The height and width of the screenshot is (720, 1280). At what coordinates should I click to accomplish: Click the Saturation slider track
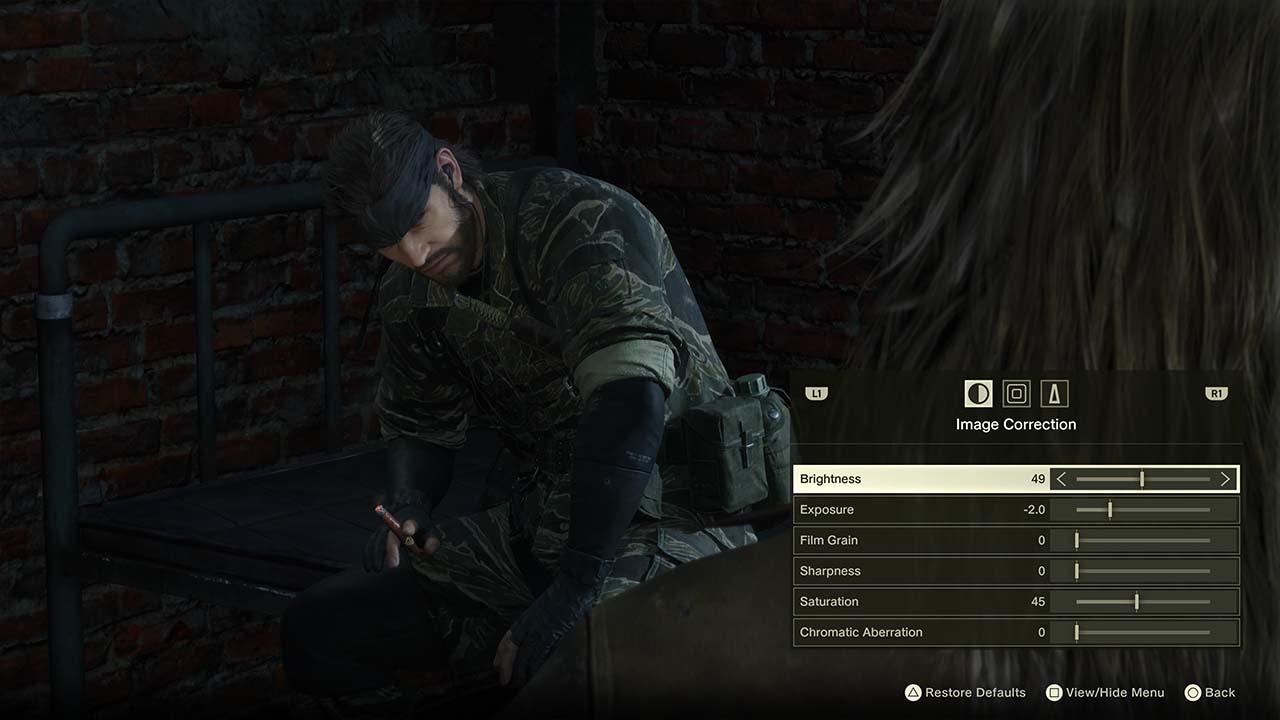(x=1143, y=602)
